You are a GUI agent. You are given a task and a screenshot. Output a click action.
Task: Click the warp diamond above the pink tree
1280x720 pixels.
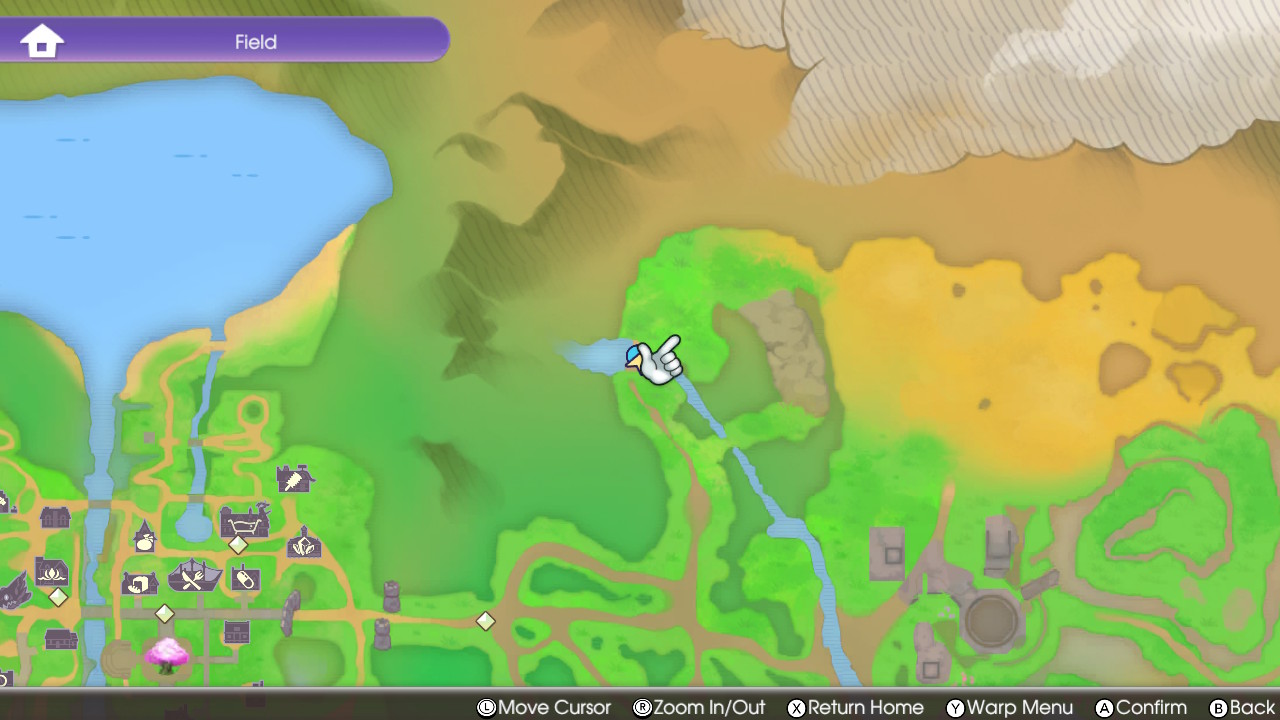(165, 613)
